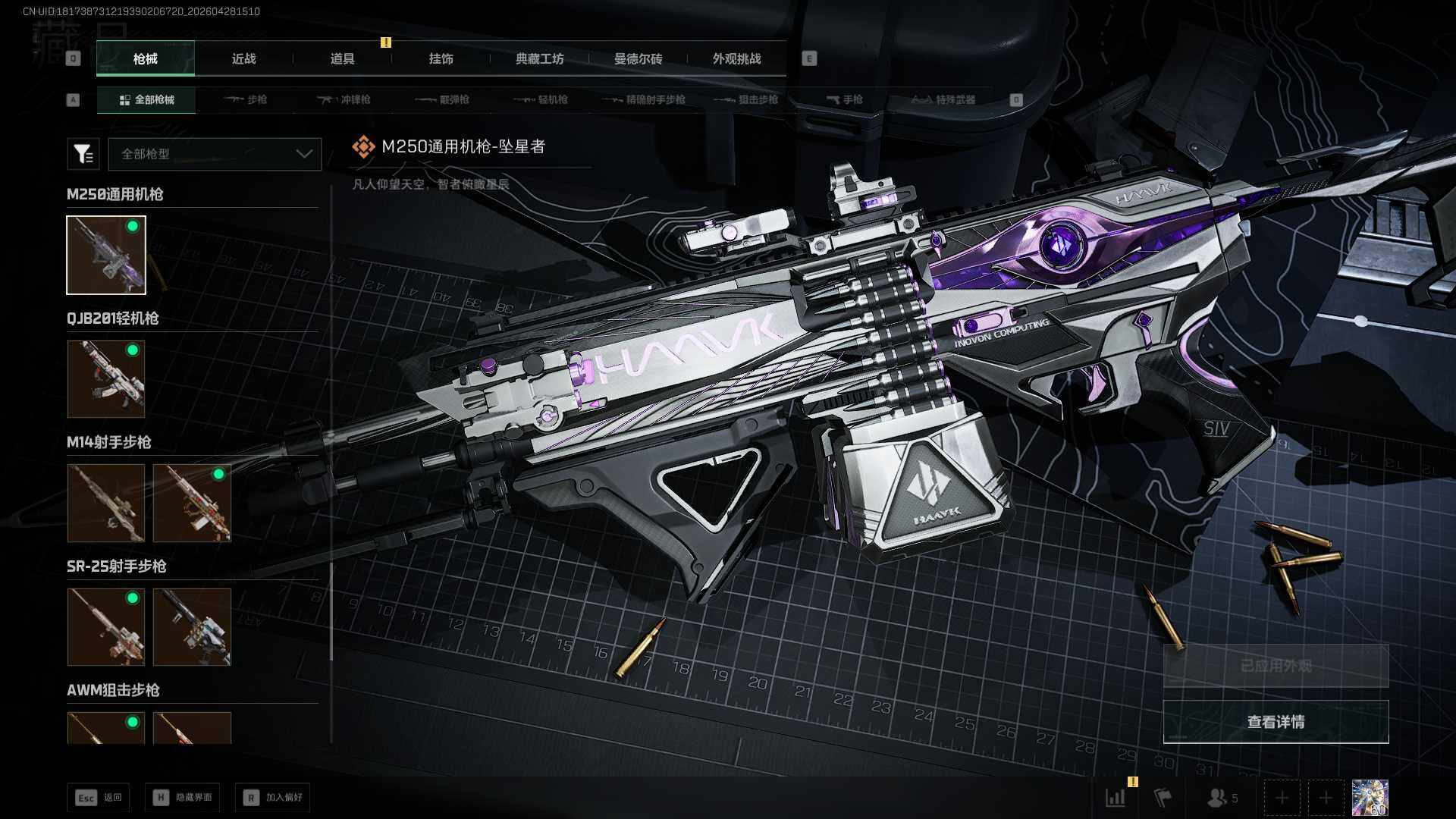
Task: Open the 曼德尔砖 tab
Action: (638, 59)
